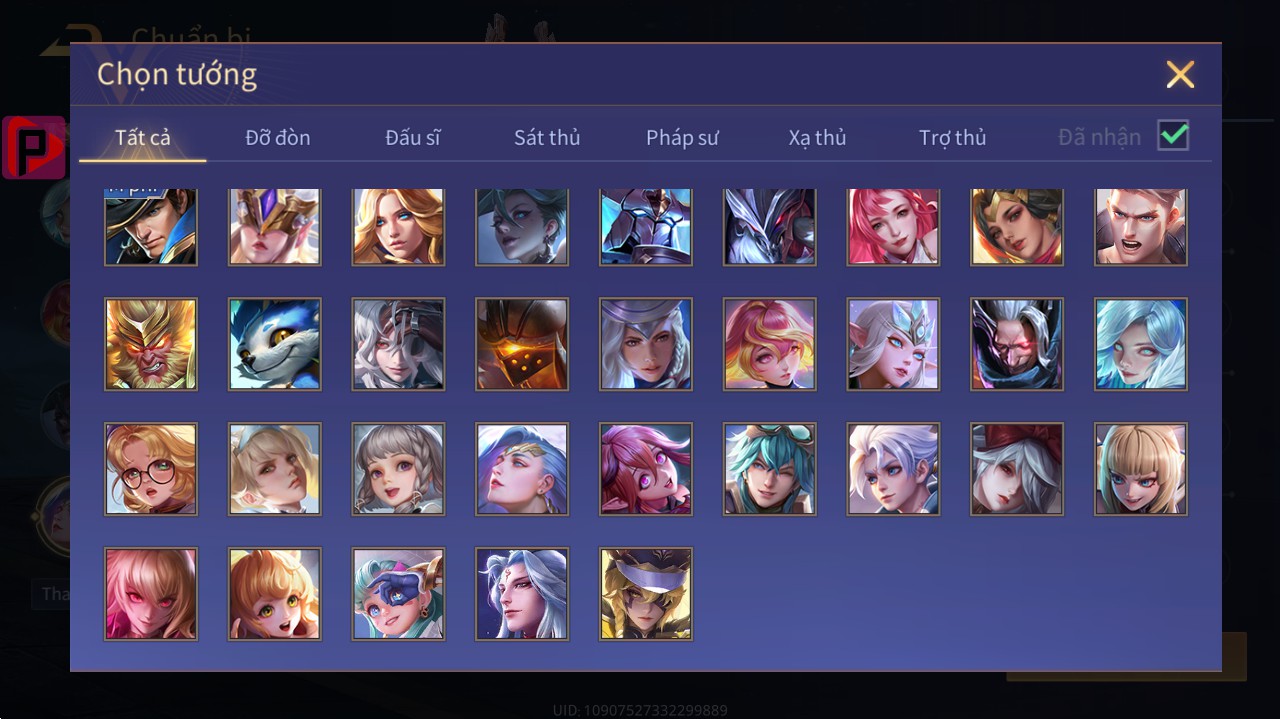Select the teal-haired hero with goggles
The image size is (1280, 719).
click(x=770, y=469)
